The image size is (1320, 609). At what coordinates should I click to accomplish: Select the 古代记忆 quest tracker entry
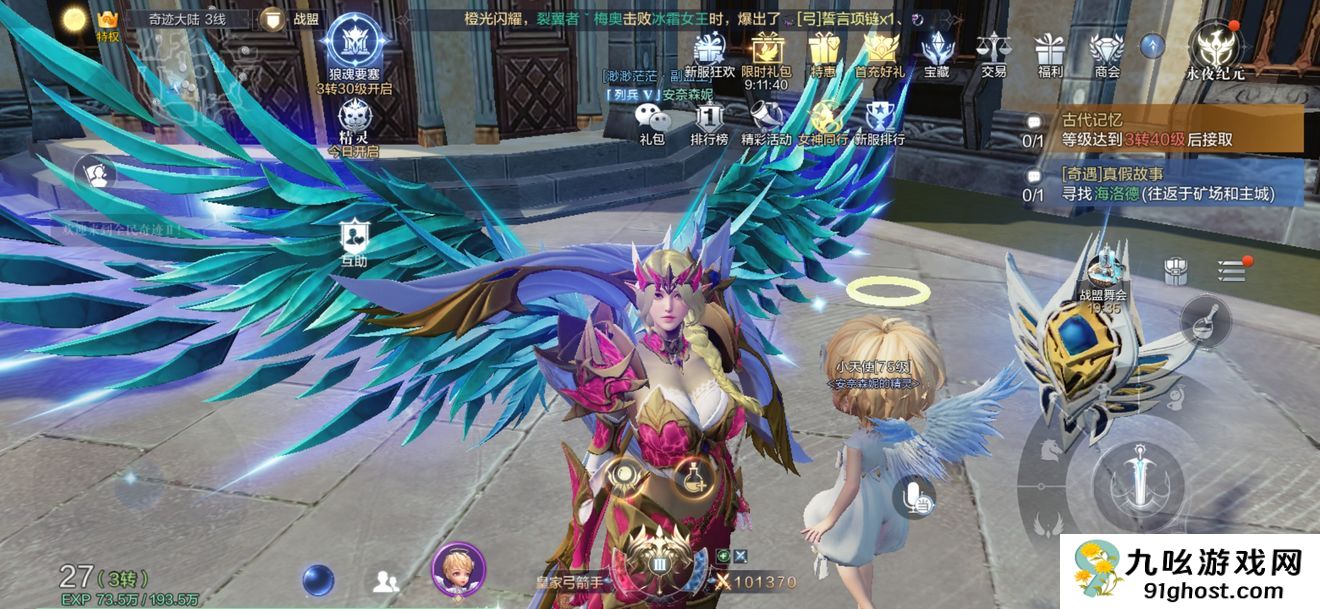click(1165, 130)
